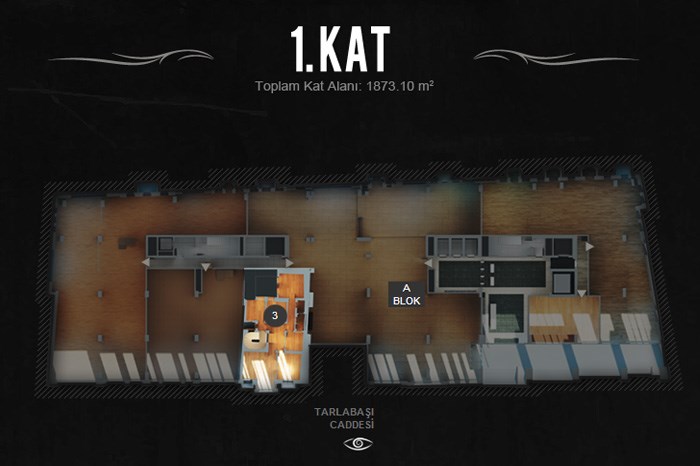This screenshot has height=466, width=700.
Task: Select the number 3 apartment marker
Action: 277,314
